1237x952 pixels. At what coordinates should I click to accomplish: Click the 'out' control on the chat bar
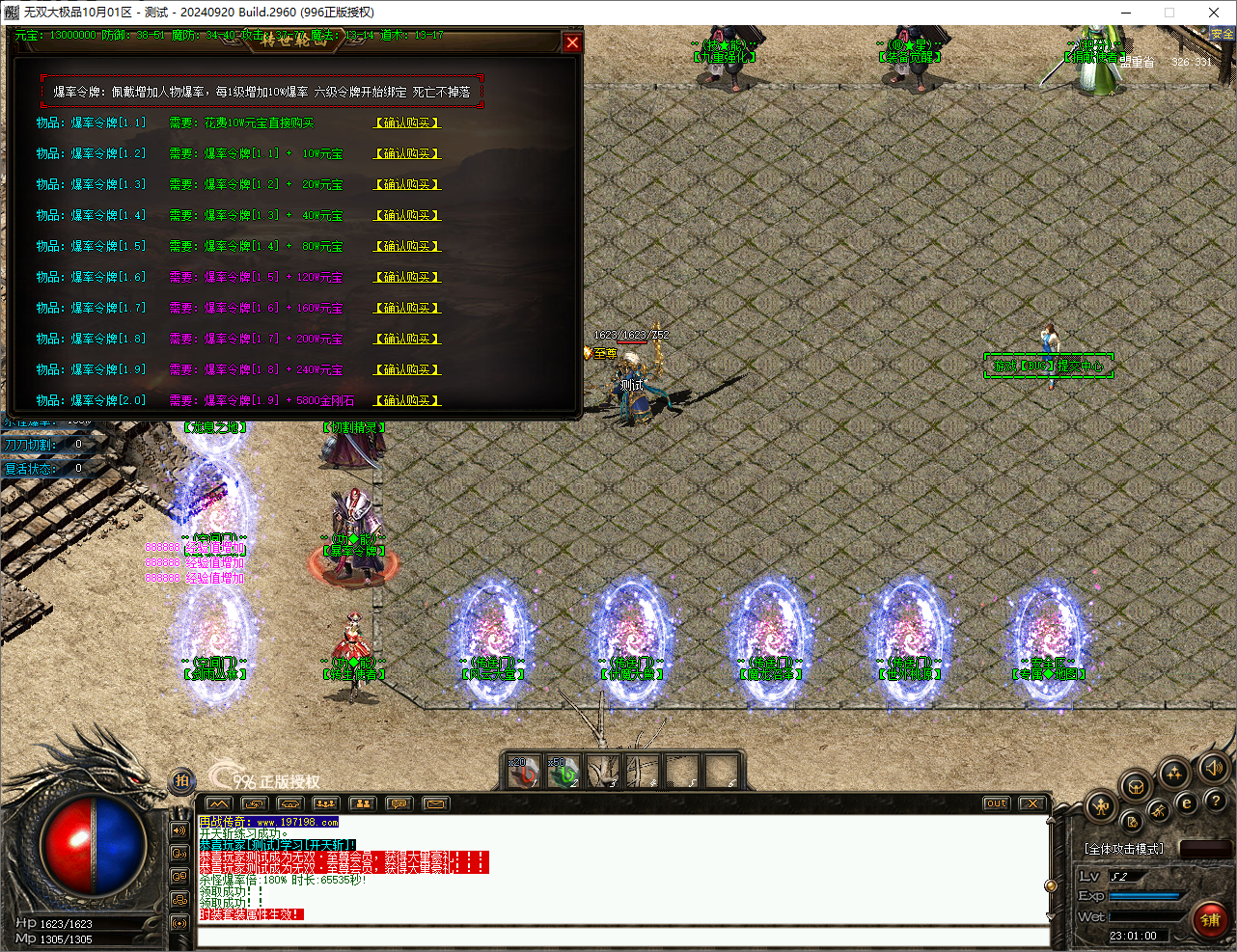pyautogui.click(x=995, y=802)
